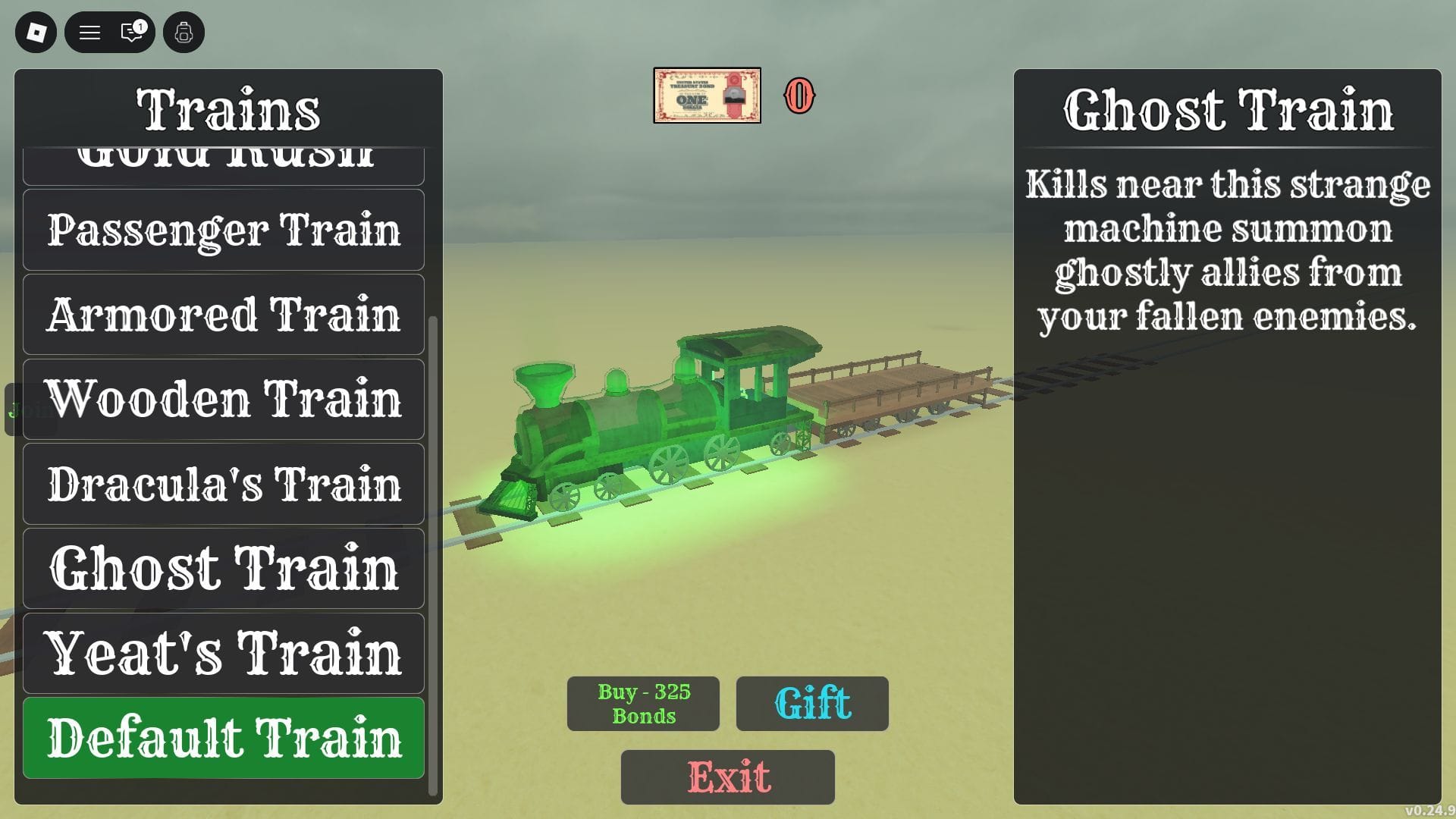This screenshot has width=1456, height=819.
Task: Select Yeat's Train
Action: tap(224, 652)
